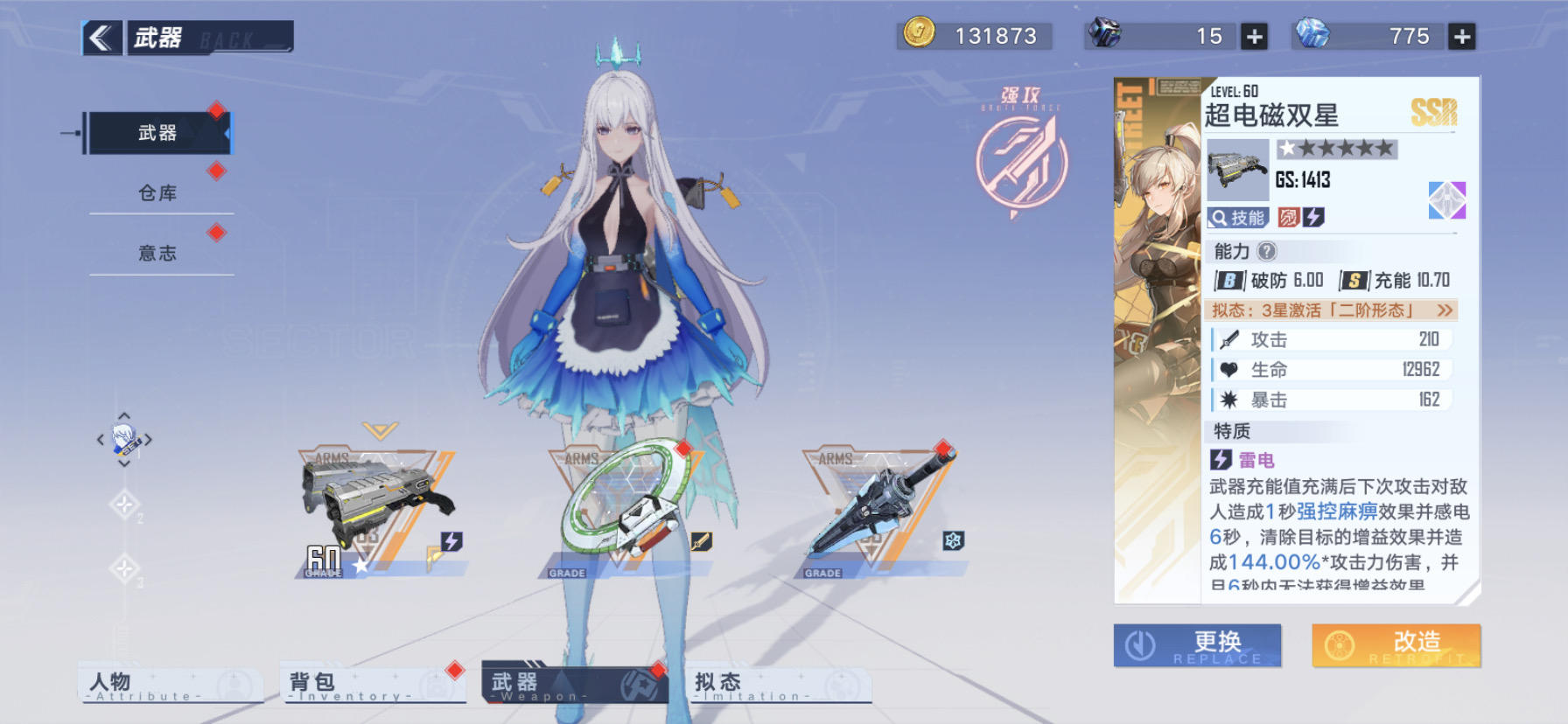Expand the 拟态 banner via the double chevron
The width and height of the screenshot is (1568, 724).
[1444, 309]
